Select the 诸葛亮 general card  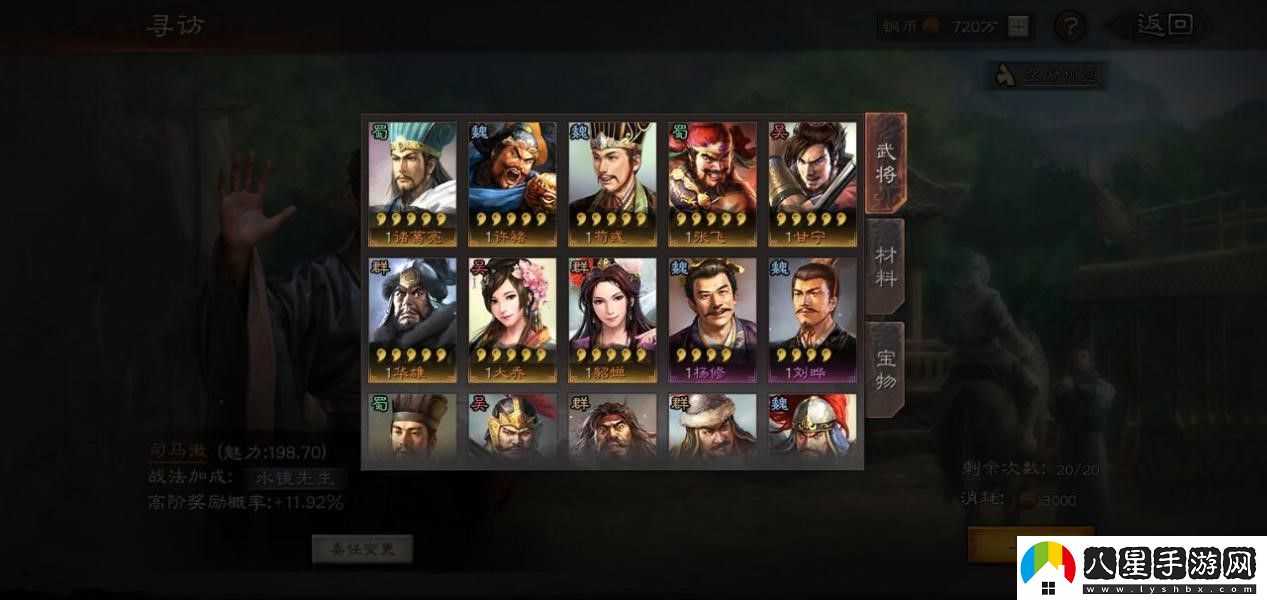click(412, 184)
